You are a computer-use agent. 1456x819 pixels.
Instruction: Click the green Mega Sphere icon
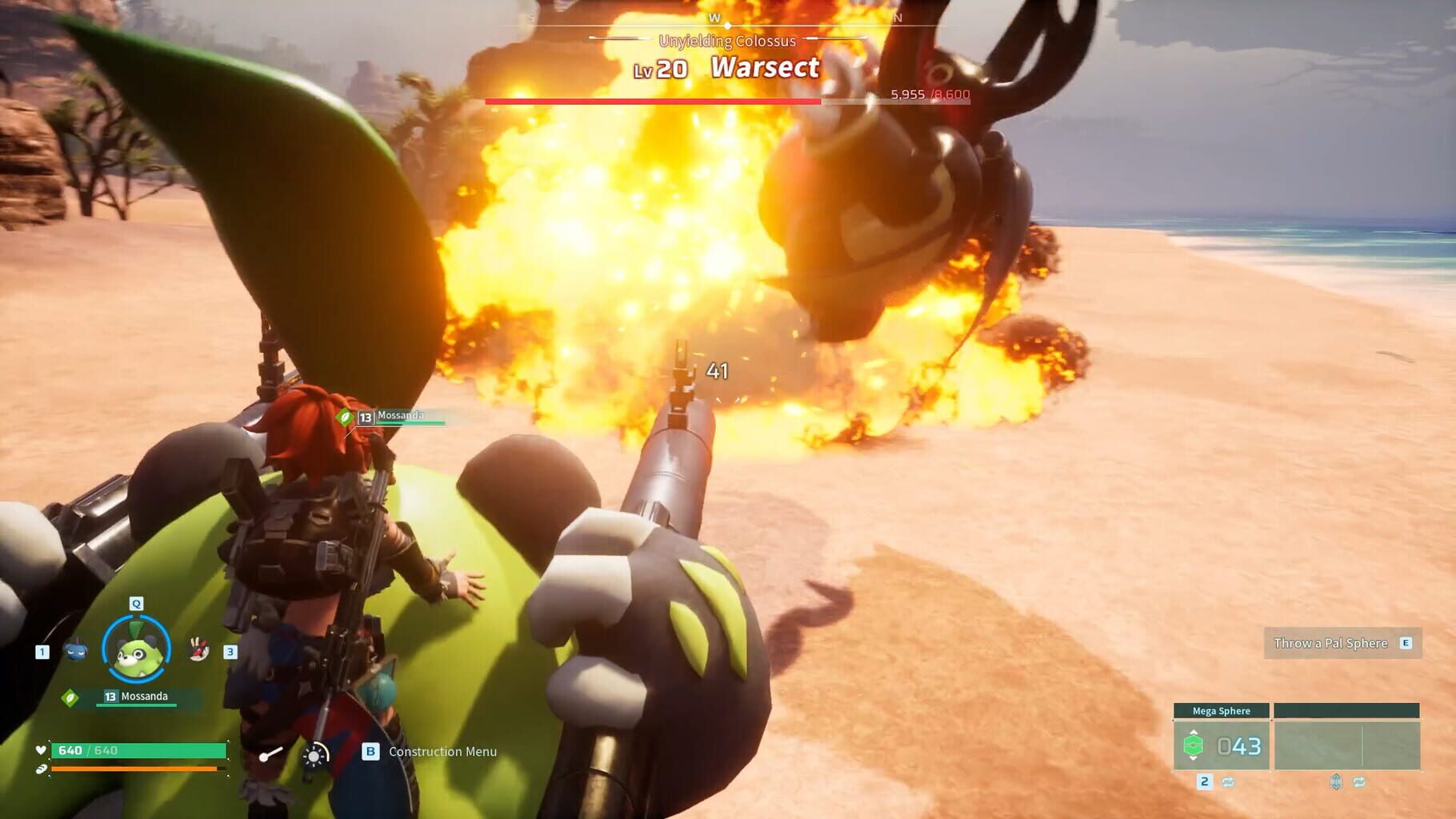1192,745
